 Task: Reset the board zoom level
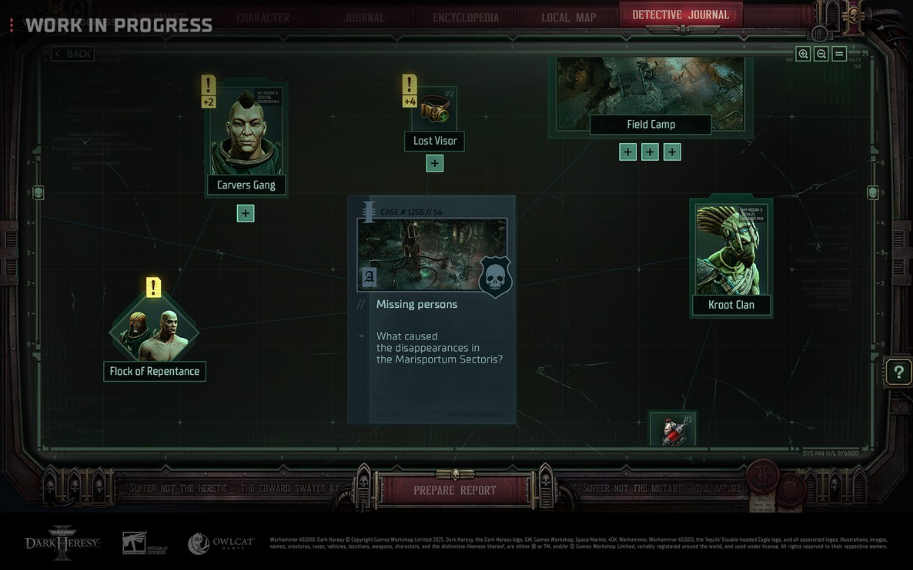(839, 54)
